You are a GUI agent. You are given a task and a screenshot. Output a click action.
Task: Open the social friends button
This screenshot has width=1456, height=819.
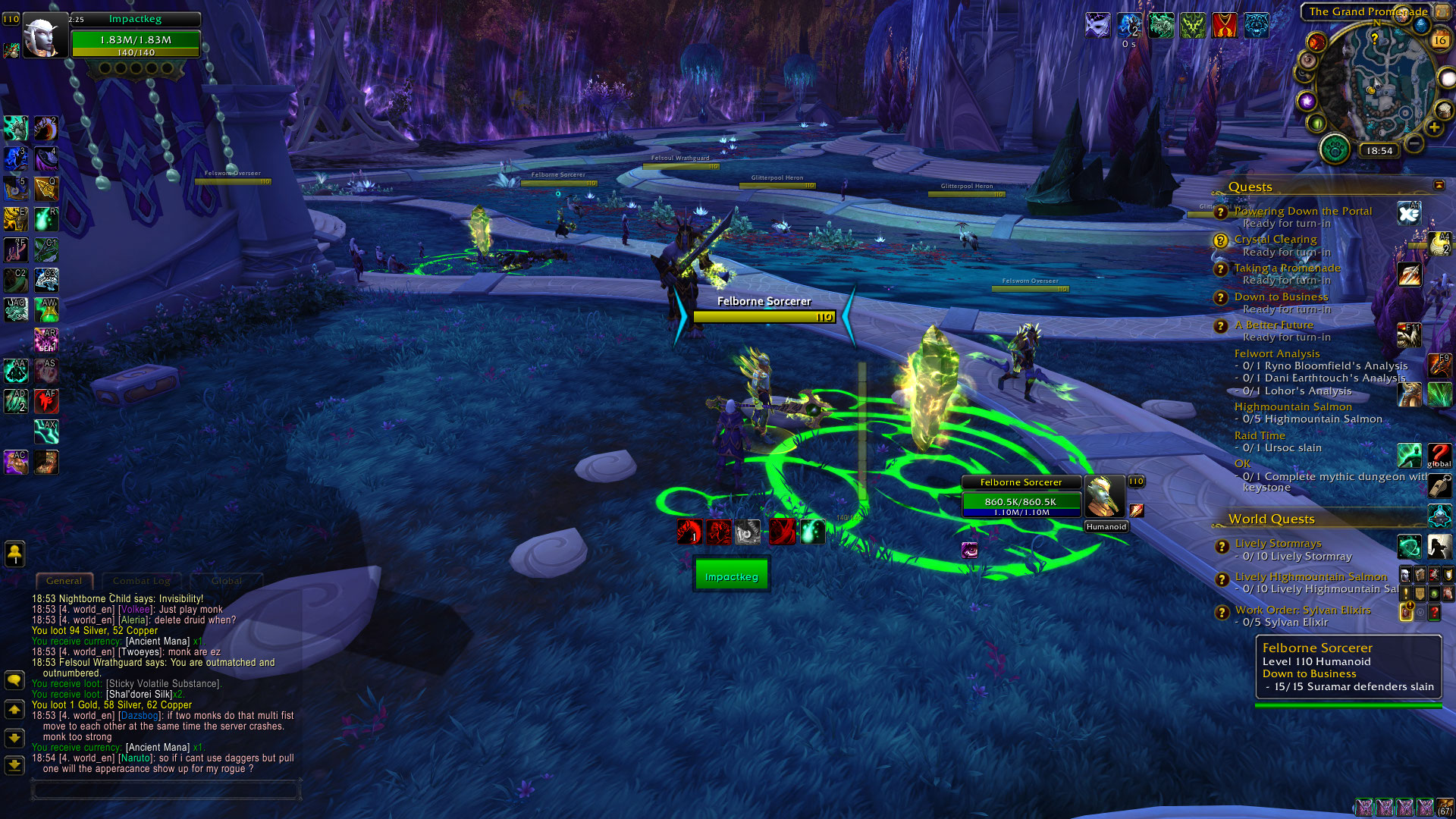tap(14, 554)
